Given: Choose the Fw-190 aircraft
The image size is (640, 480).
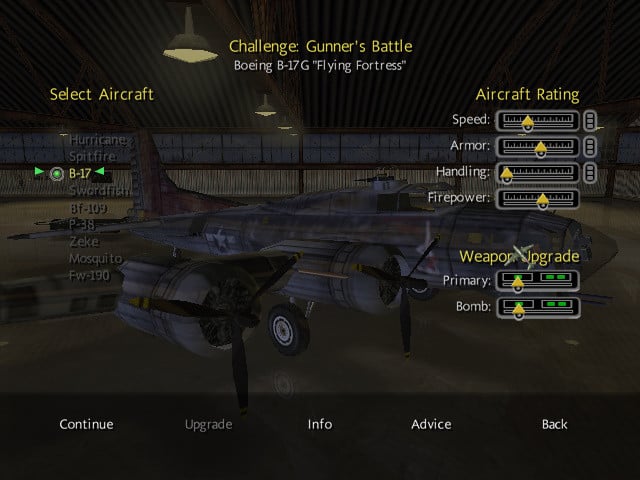Looking at the screenshot, I should 90,274.
